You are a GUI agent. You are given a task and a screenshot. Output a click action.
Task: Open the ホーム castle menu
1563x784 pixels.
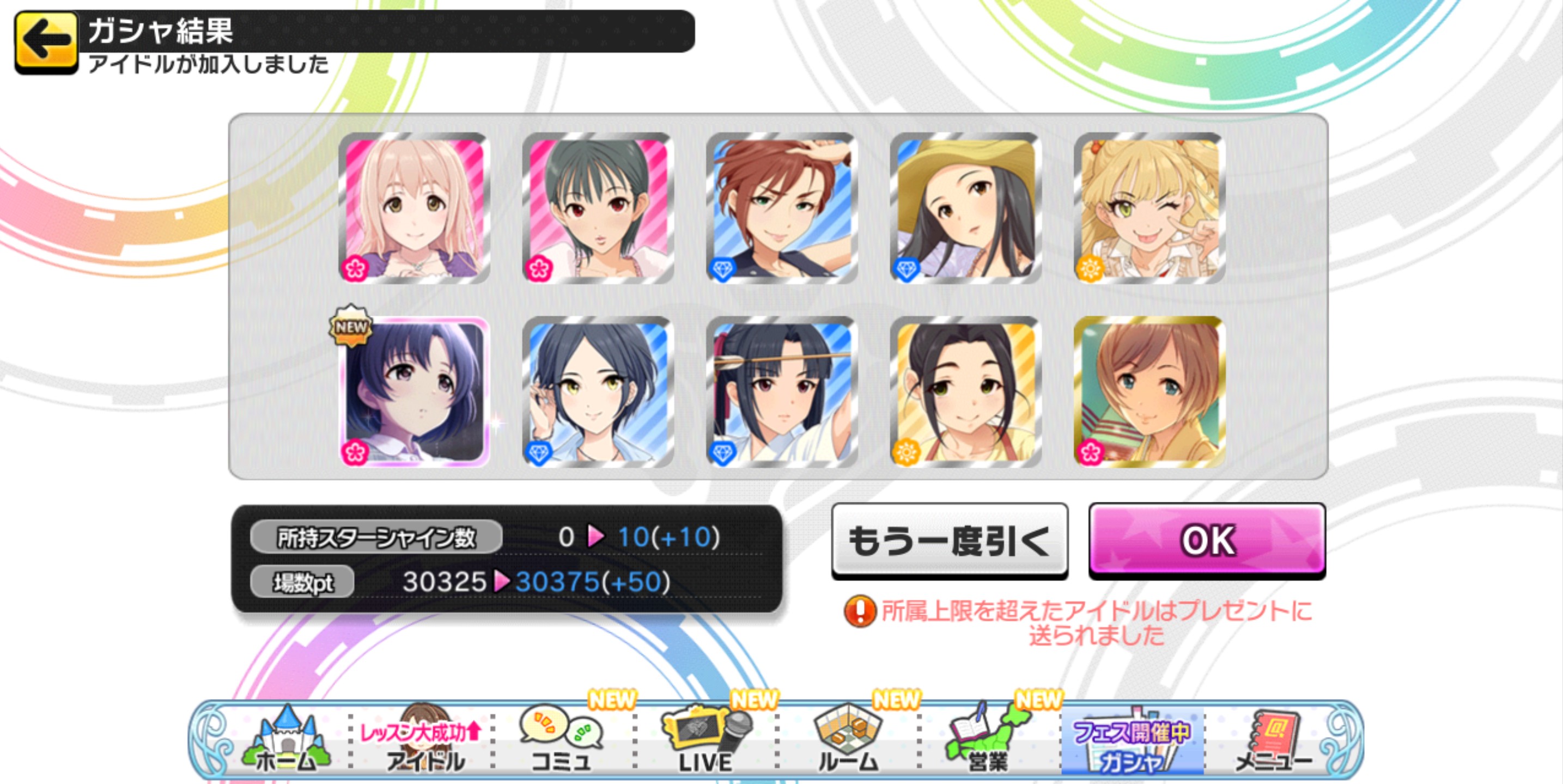coord(286,741)
